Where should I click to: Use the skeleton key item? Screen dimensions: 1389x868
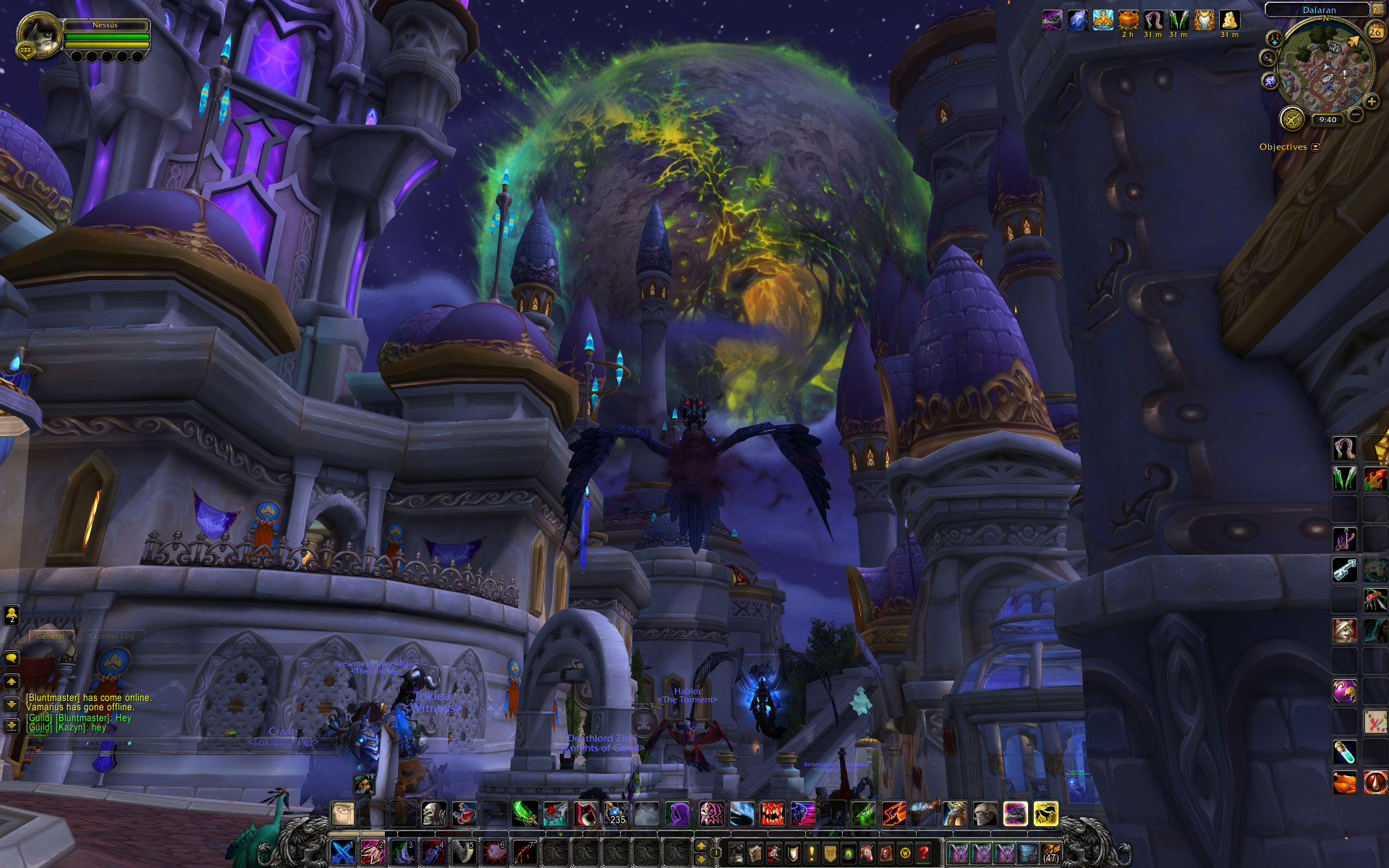pos(1344,570)
